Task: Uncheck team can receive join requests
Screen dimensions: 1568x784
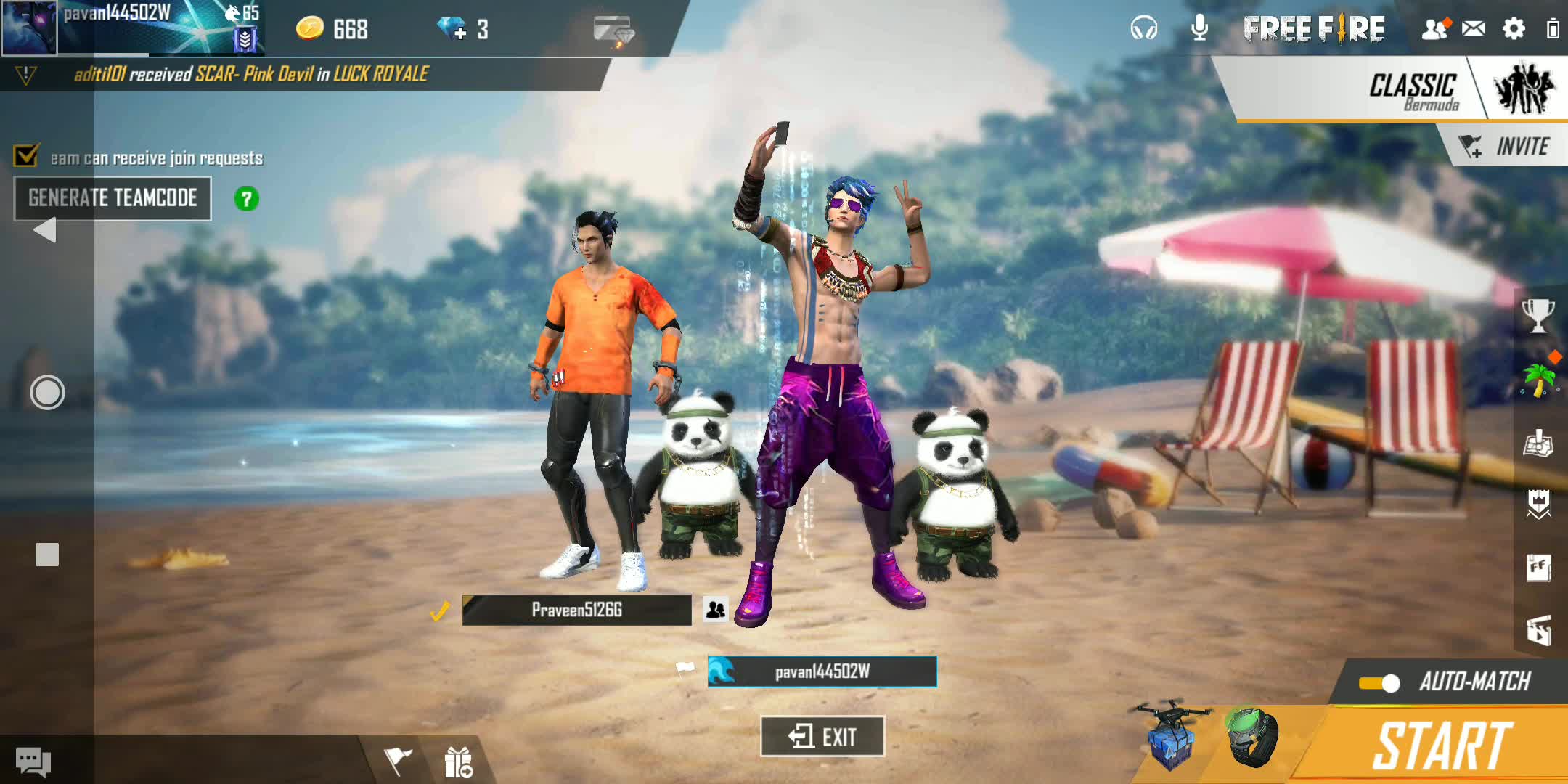Action: click(27, 156)
